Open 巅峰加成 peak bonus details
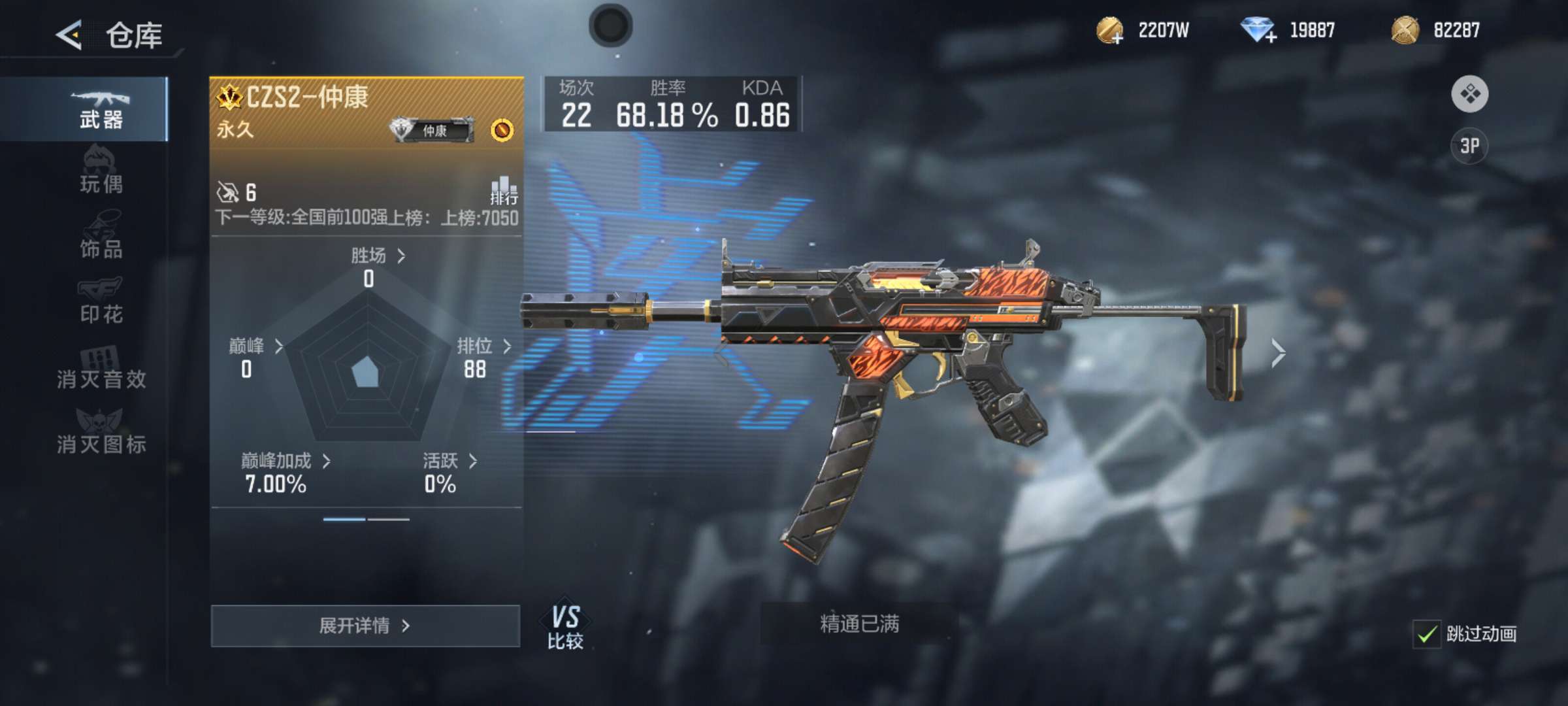 coord(286,462)
